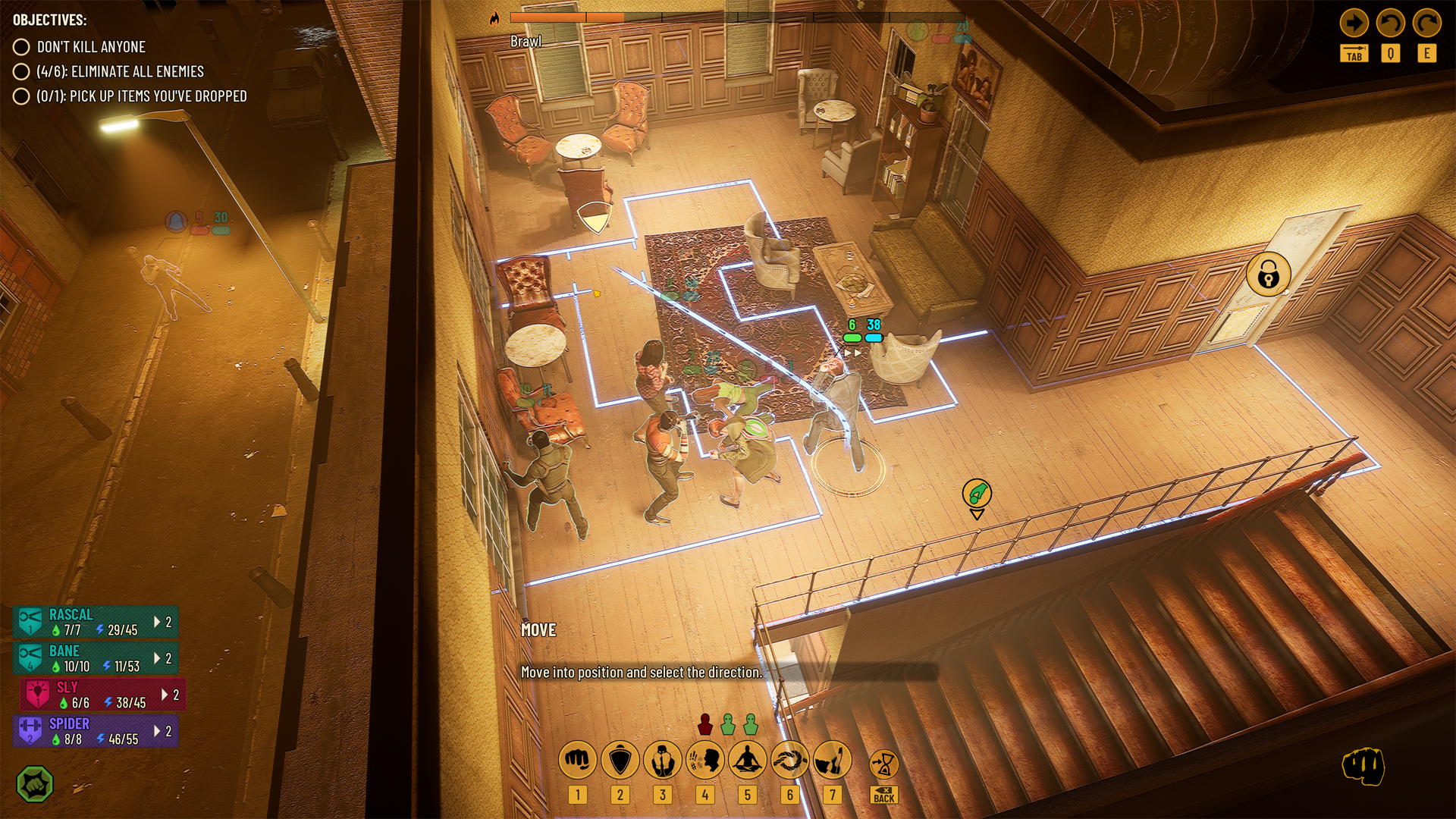Choose the meditation pose ability
The image size is (1456, 819).
click(747, 760)
